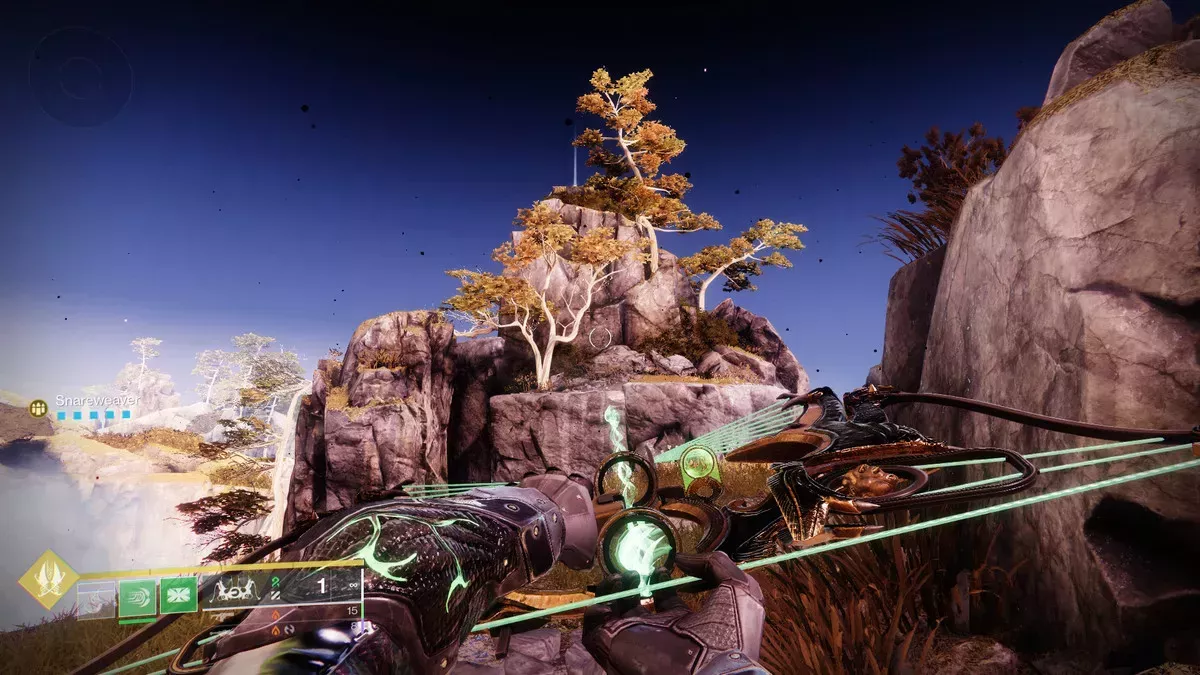The width and height of the screenshot is (1200, 675).
Task: Use the green melee ability icon
Action: pos(137,597)
